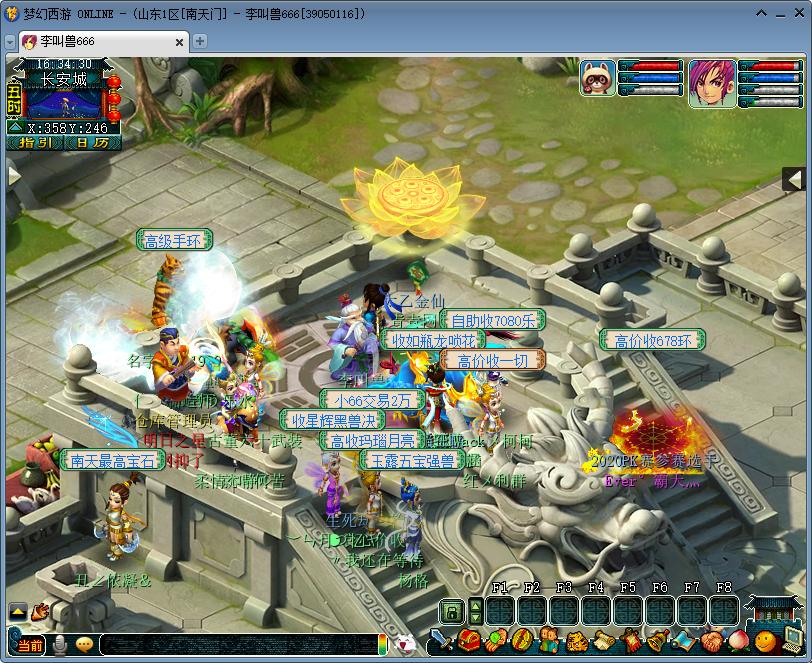Image resolution: width=812 pixels, height=663 pixels.
Task: Toggle the hotbar lock icon
Action: click(x=452, y=610)
